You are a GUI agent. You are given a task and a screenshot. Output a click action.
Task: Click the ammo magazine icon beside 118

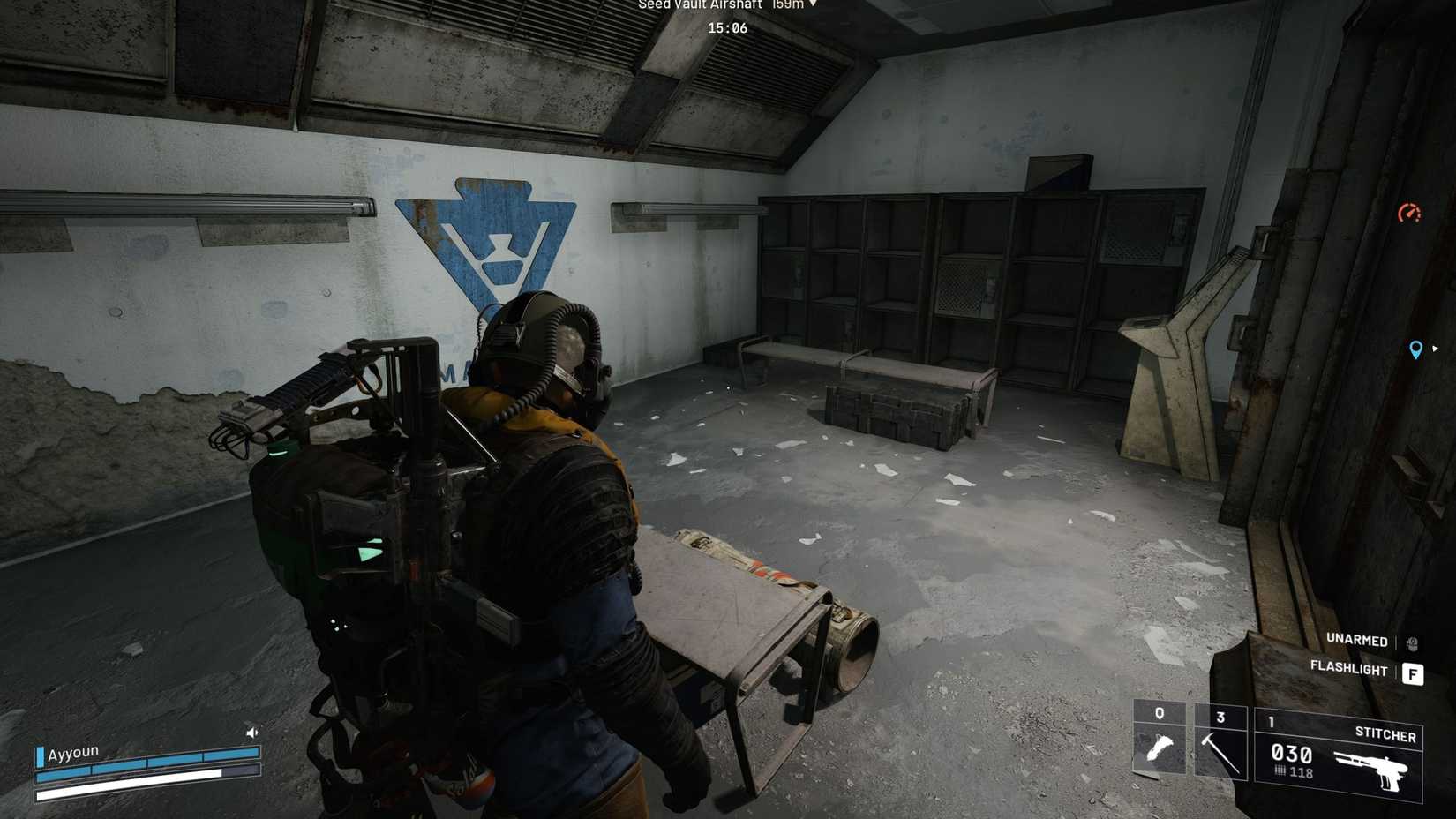coord(1280,771)
